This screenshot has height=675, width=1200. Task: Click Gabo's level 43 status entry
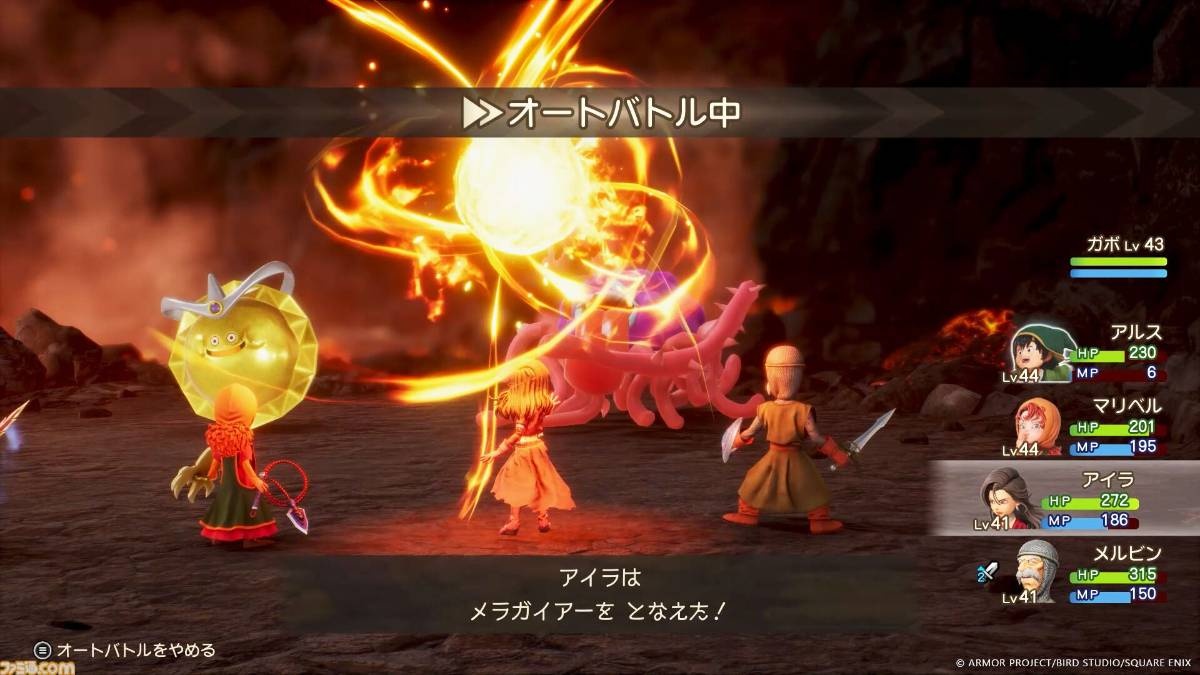pos(1117,258)
